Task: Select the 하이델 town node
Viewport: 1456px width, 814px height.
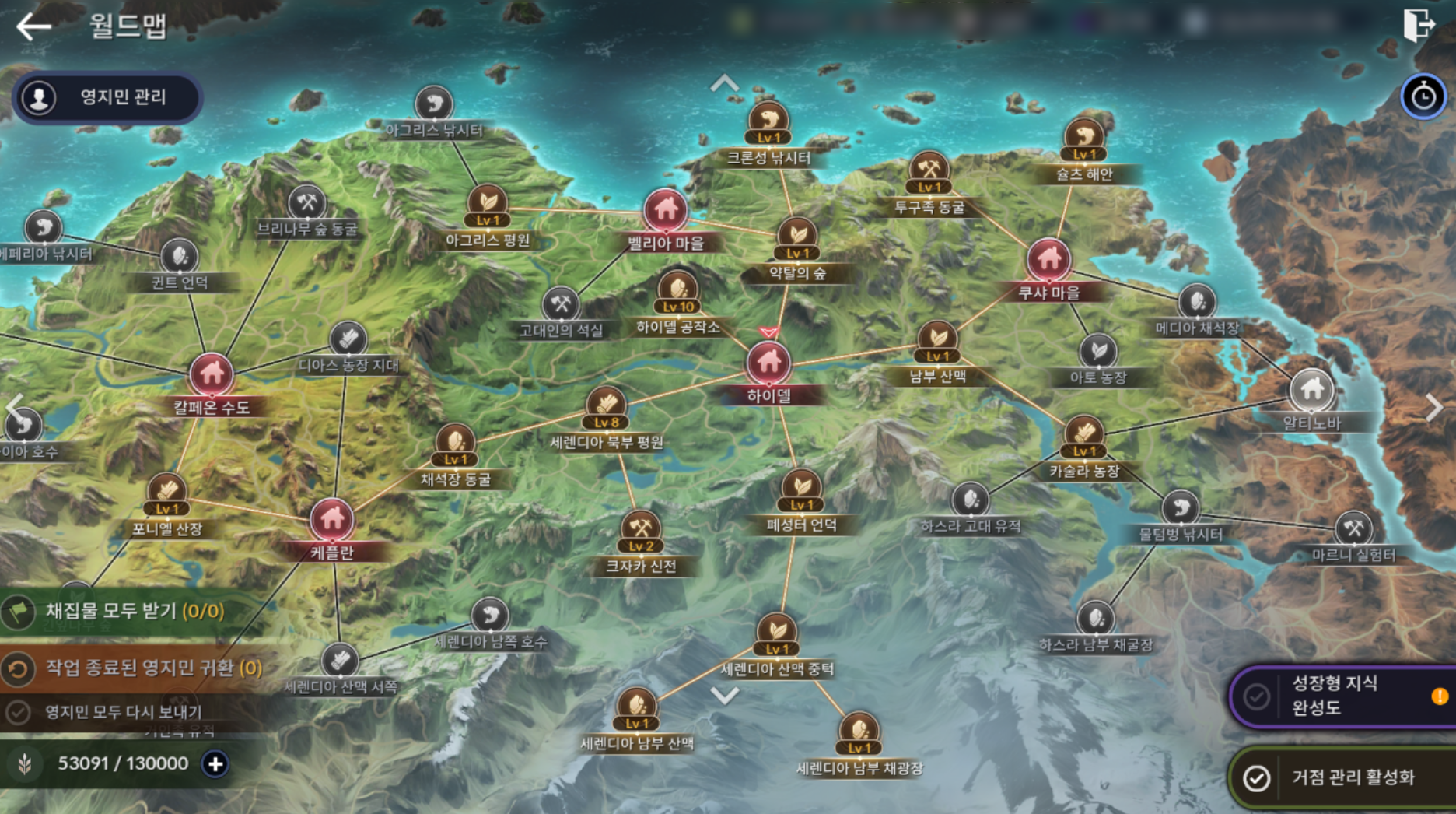Action: pos(768,363)
